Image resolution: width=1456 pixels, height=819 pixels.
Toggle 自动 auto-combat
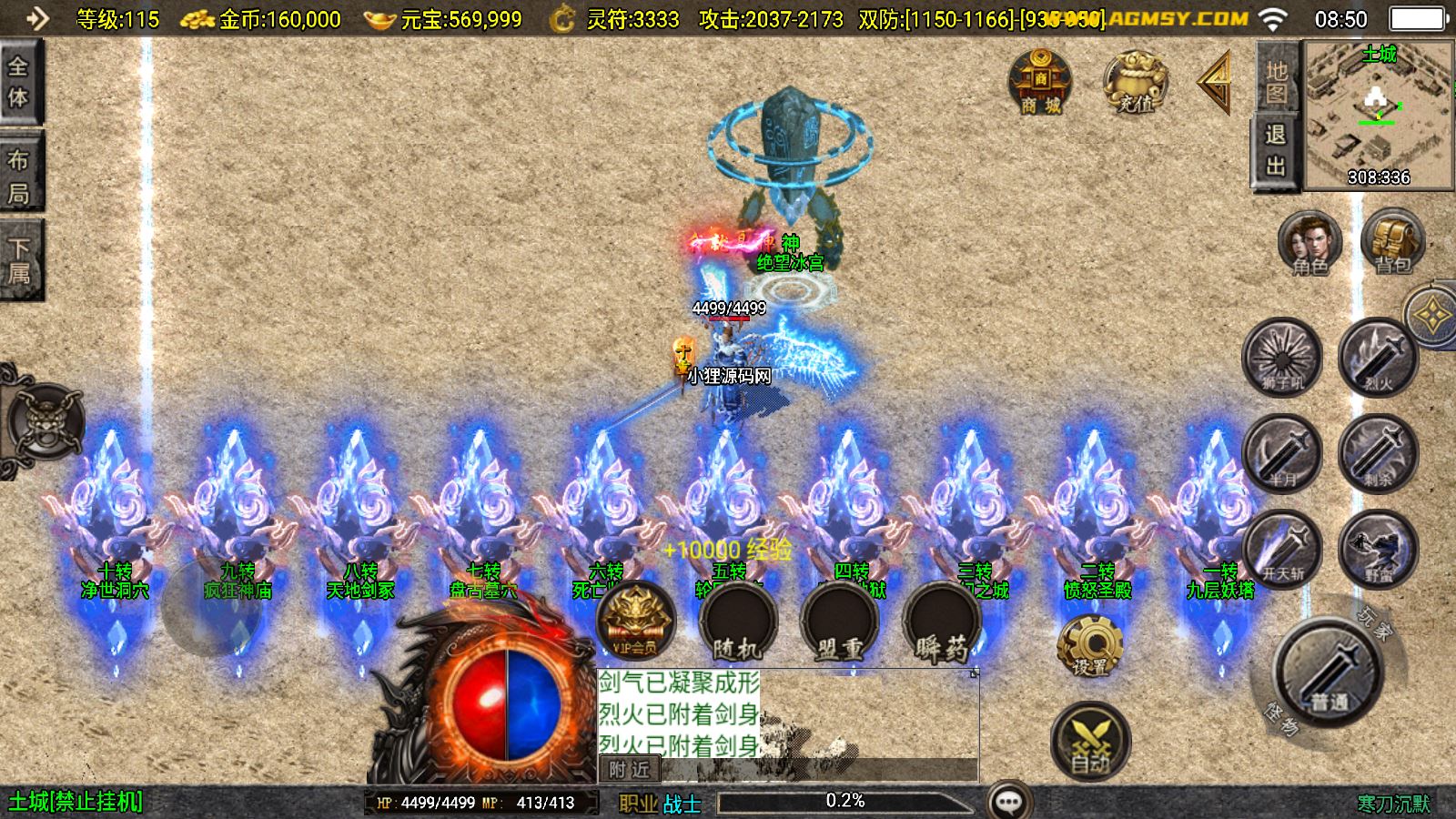[1090, 742]
